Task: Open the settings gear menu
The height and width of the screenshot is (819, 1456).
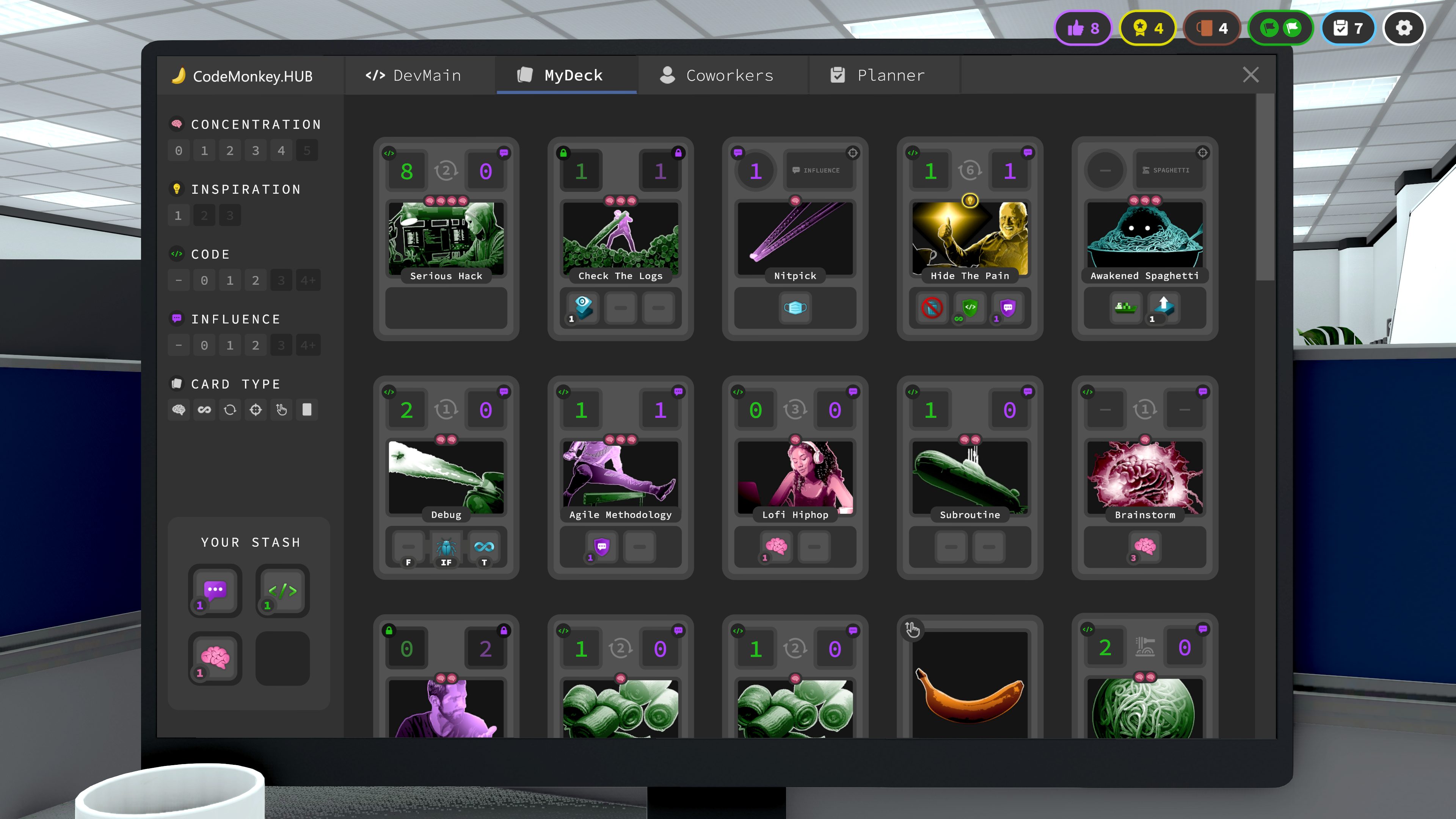Action: coord(1404,27)
